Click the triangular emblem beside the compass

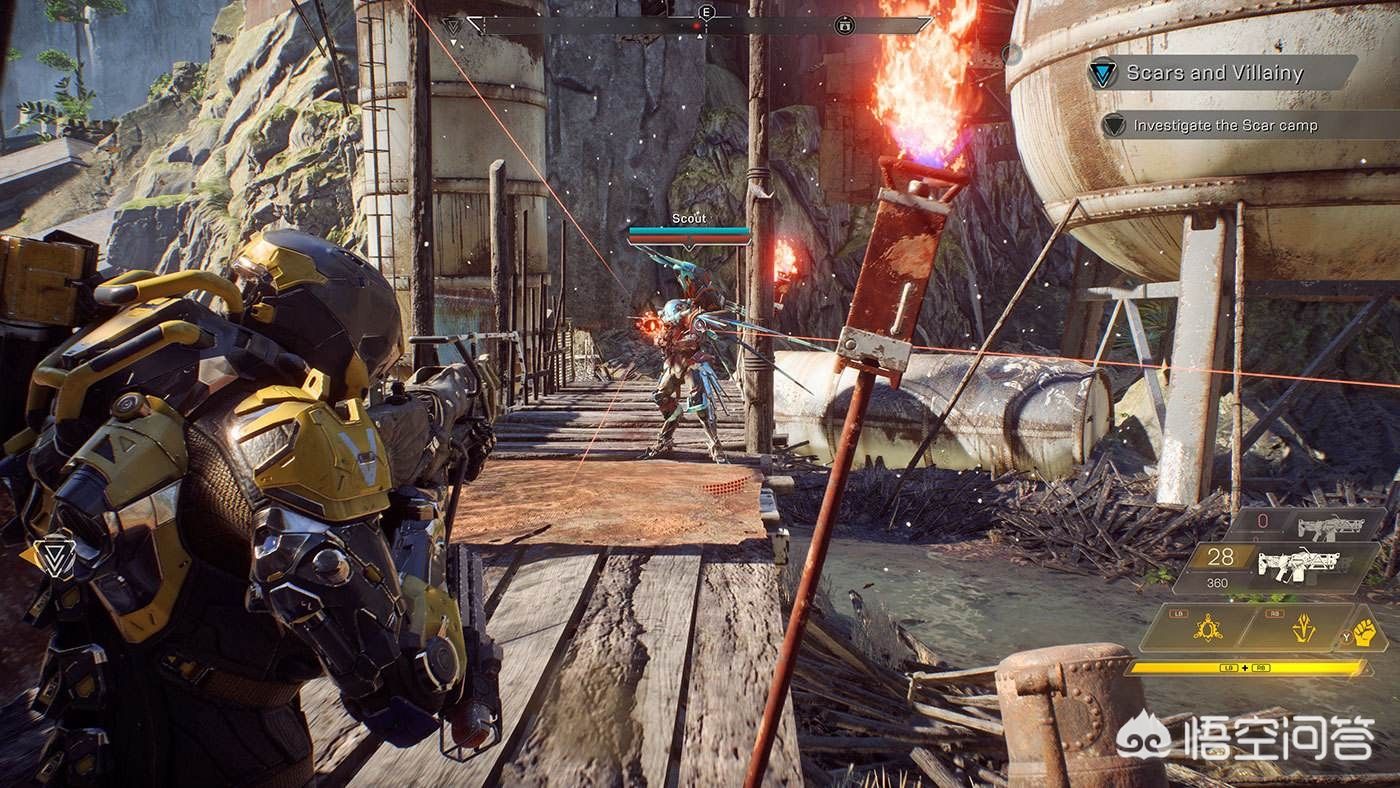[x=453, y=24]
